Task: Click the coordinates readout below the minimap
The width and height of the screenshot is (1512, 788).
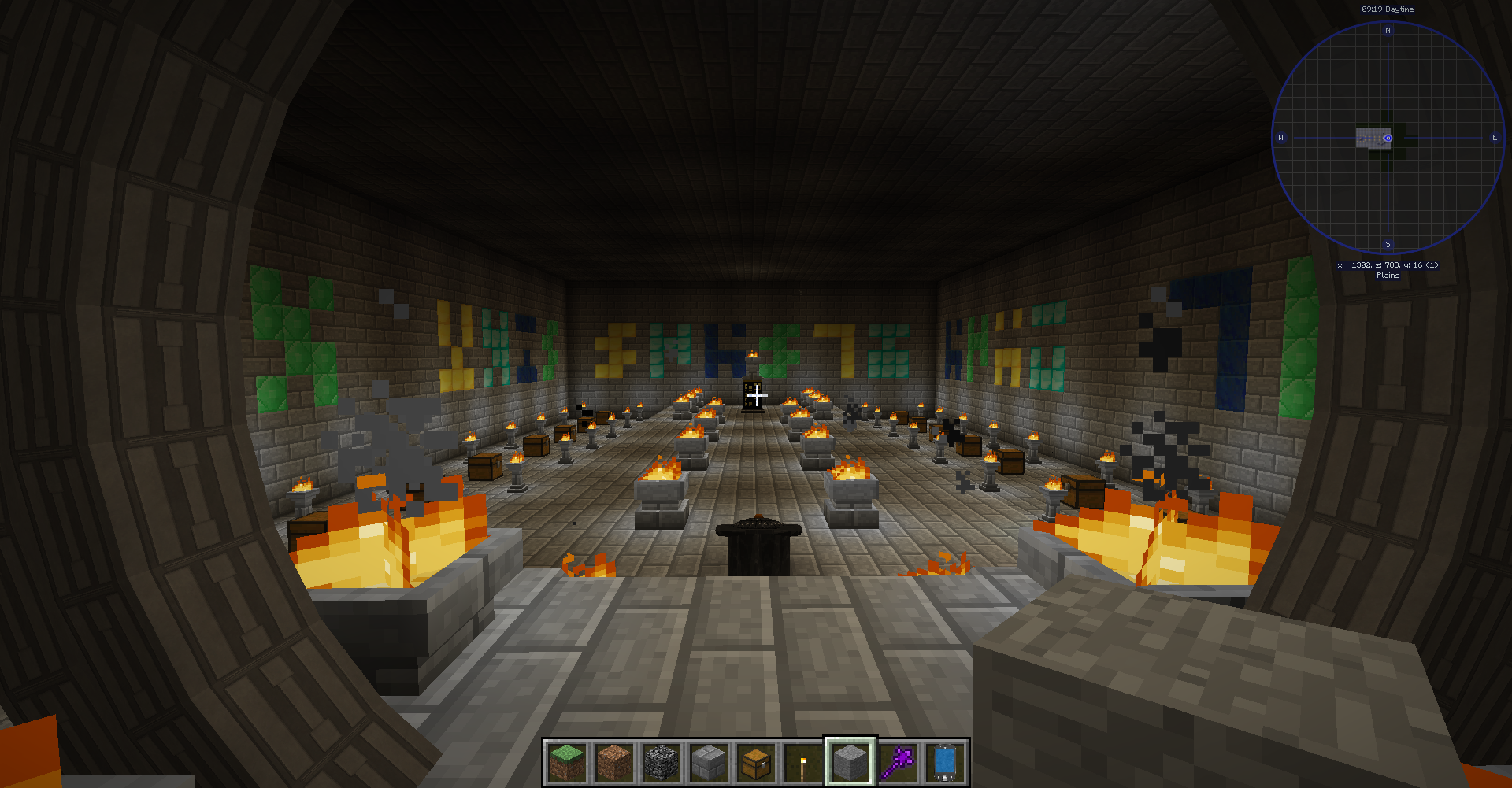Action: [x=1388, y=265]
